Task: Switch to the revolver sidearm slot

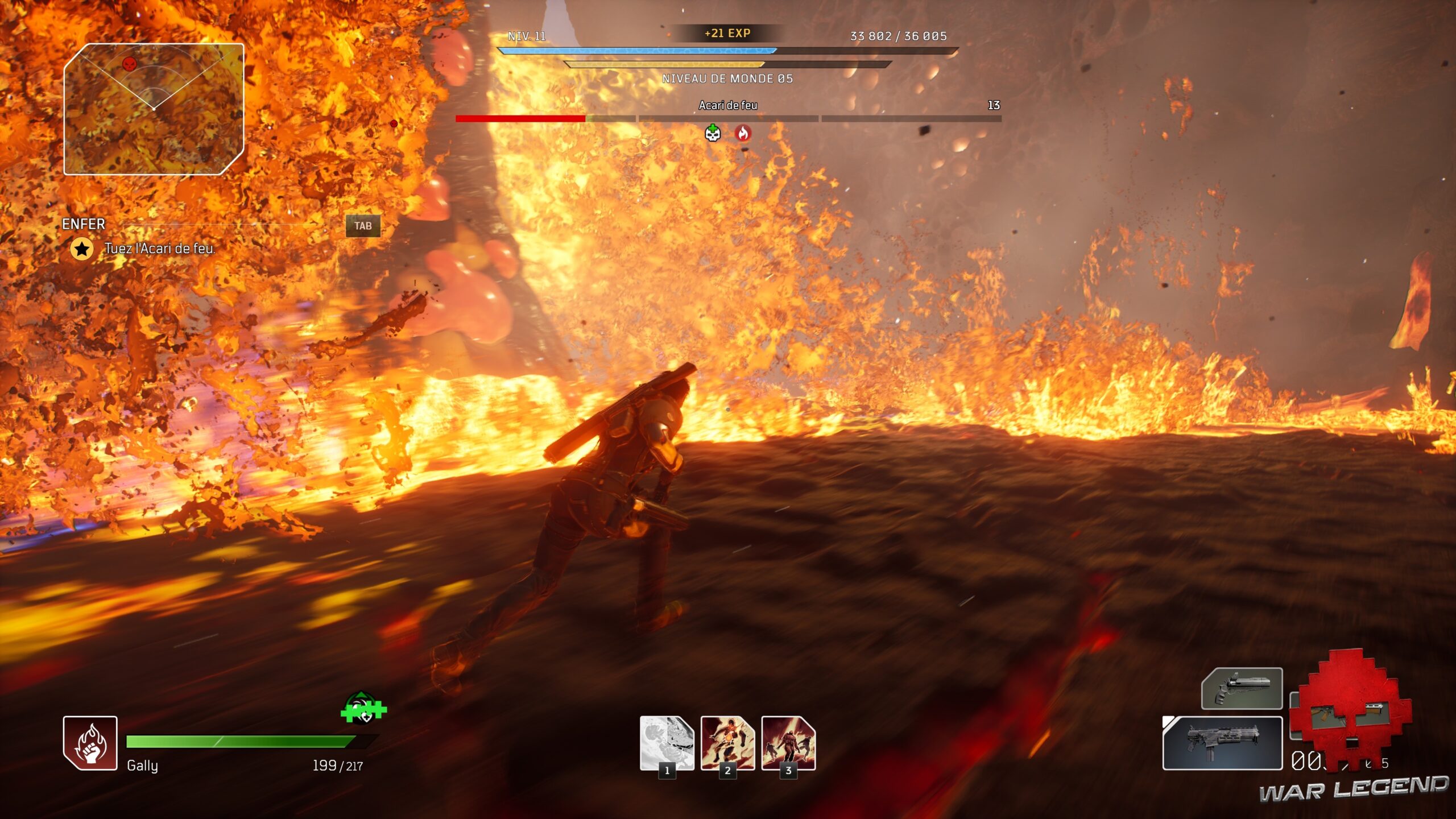Action: coord(1242,689)
